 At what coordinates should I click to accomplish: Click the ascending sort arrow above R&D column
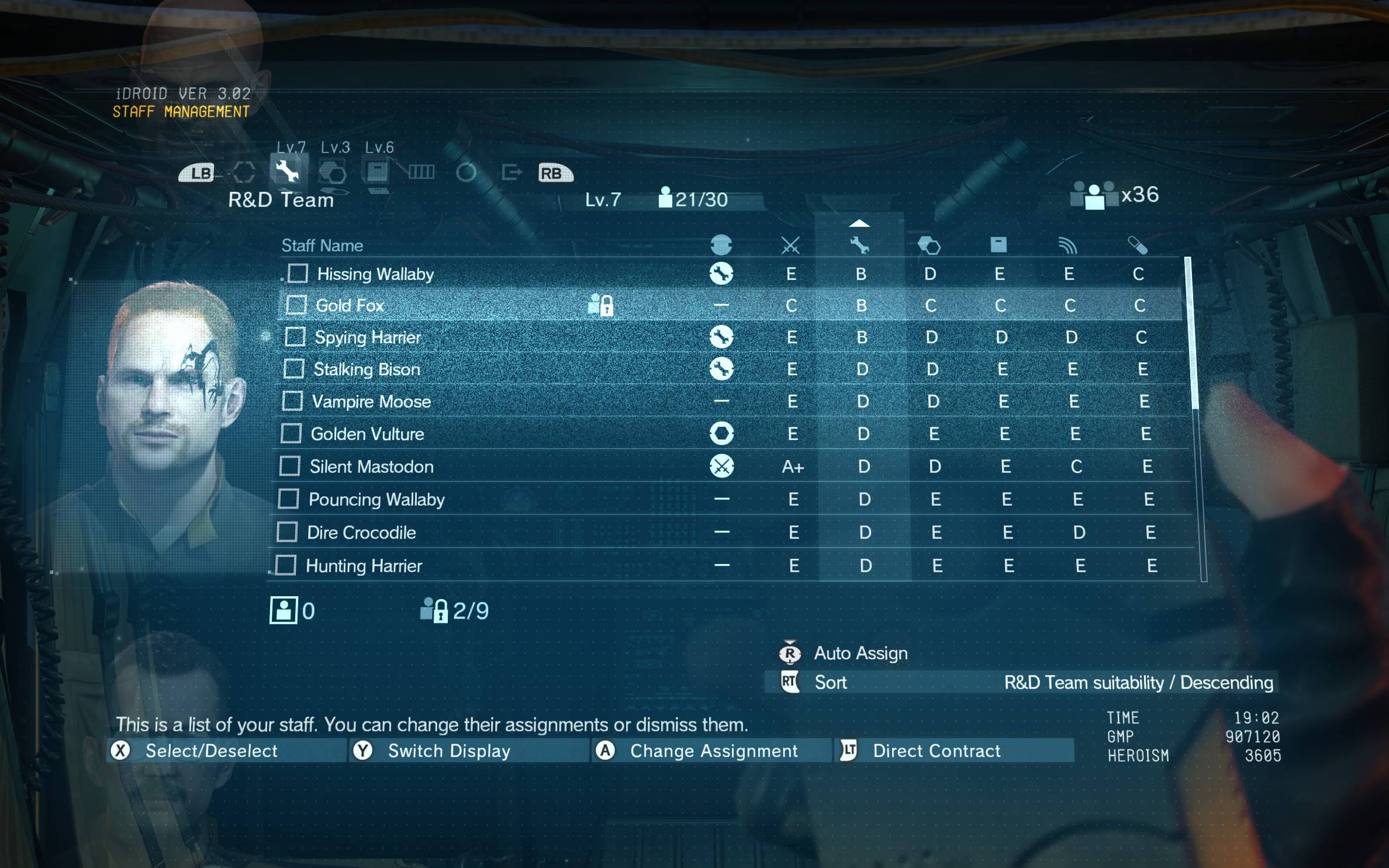click(859, 224)
